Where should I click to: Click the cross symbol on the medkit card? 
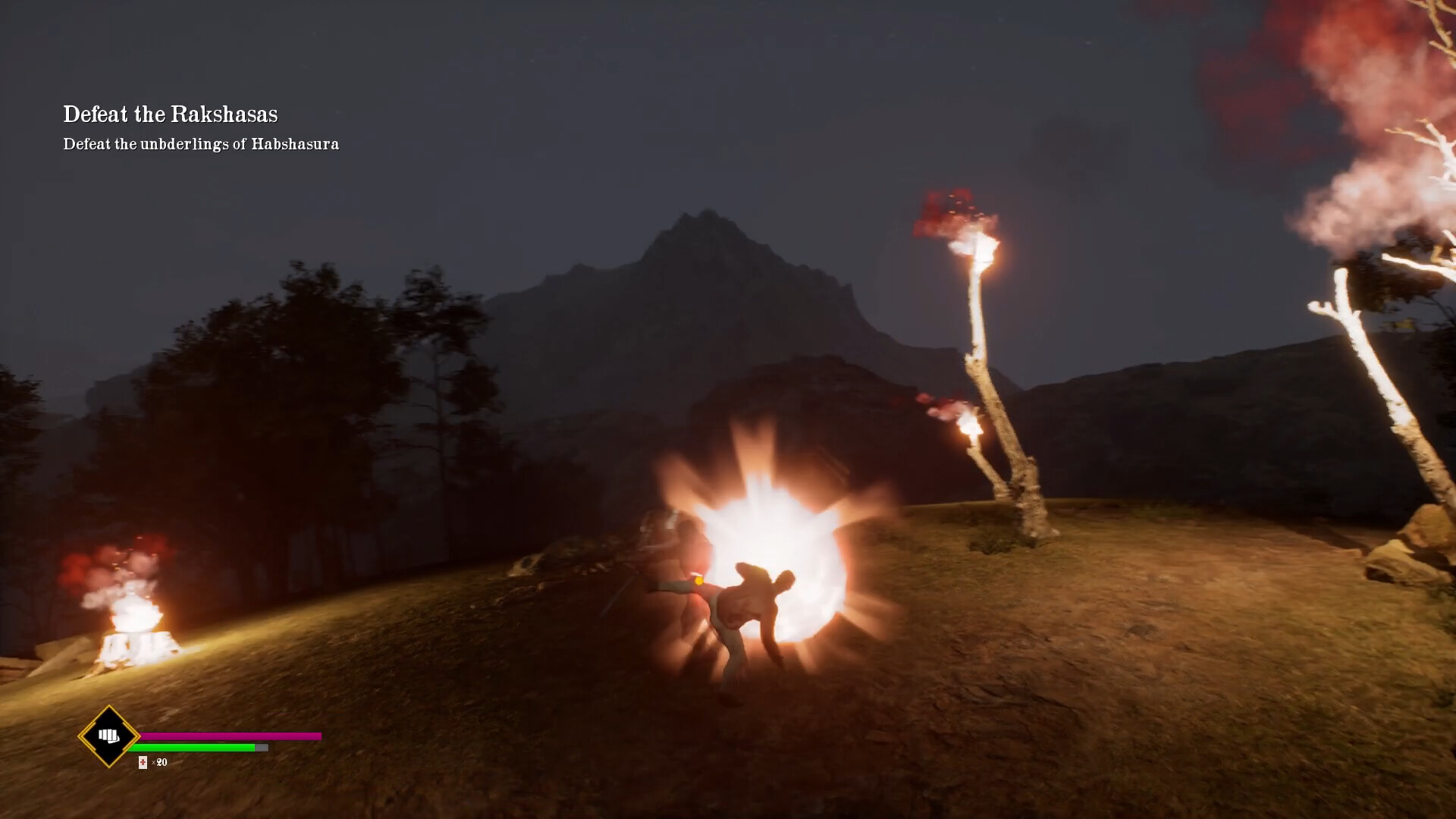(x=143, y=763)
